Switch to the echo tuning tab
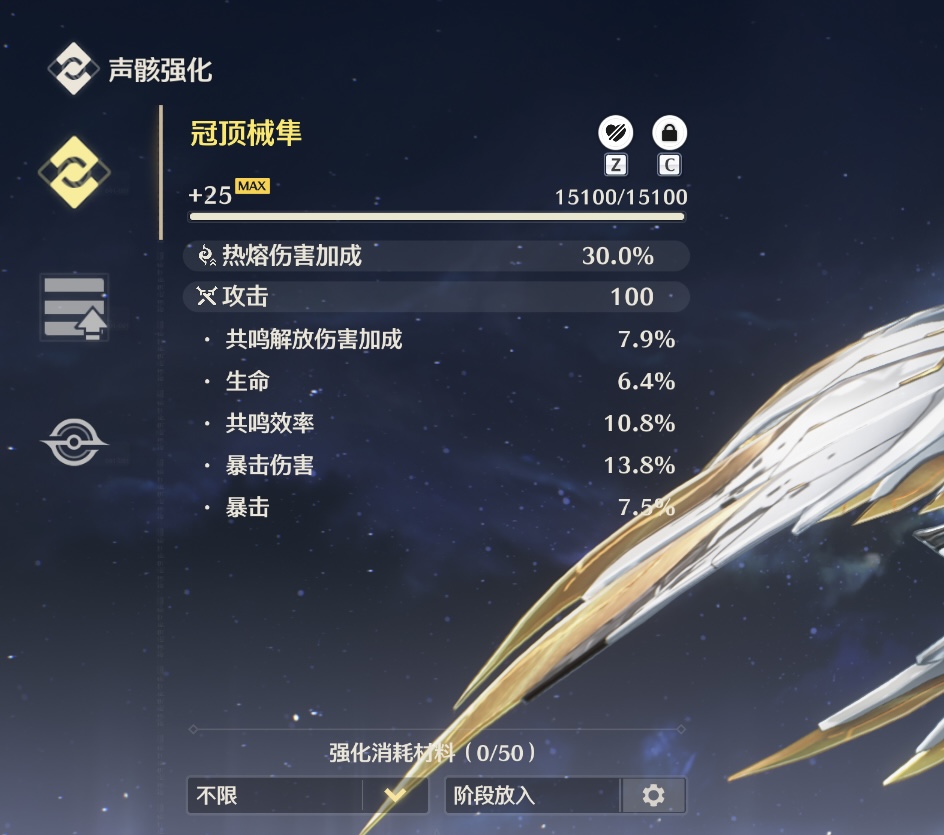 pos(74,307)
